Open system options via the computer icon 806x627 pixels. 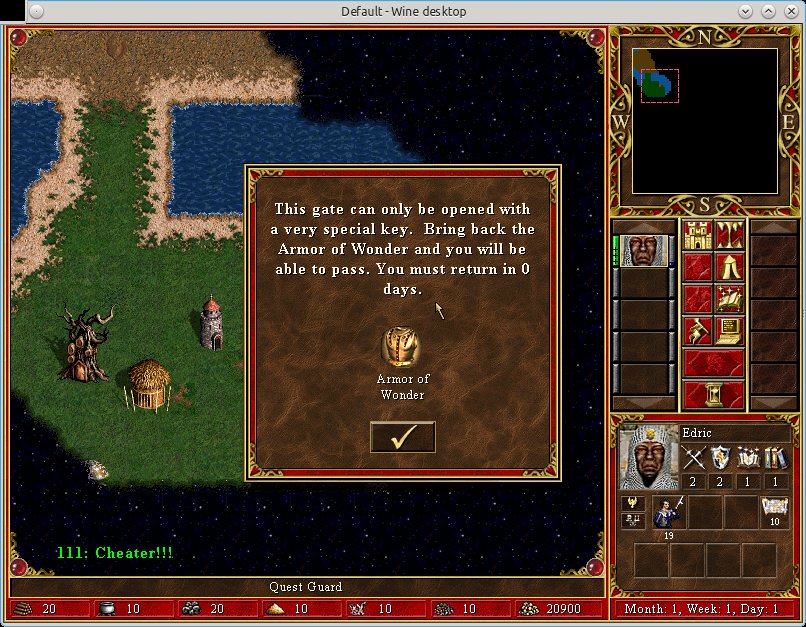729,329
